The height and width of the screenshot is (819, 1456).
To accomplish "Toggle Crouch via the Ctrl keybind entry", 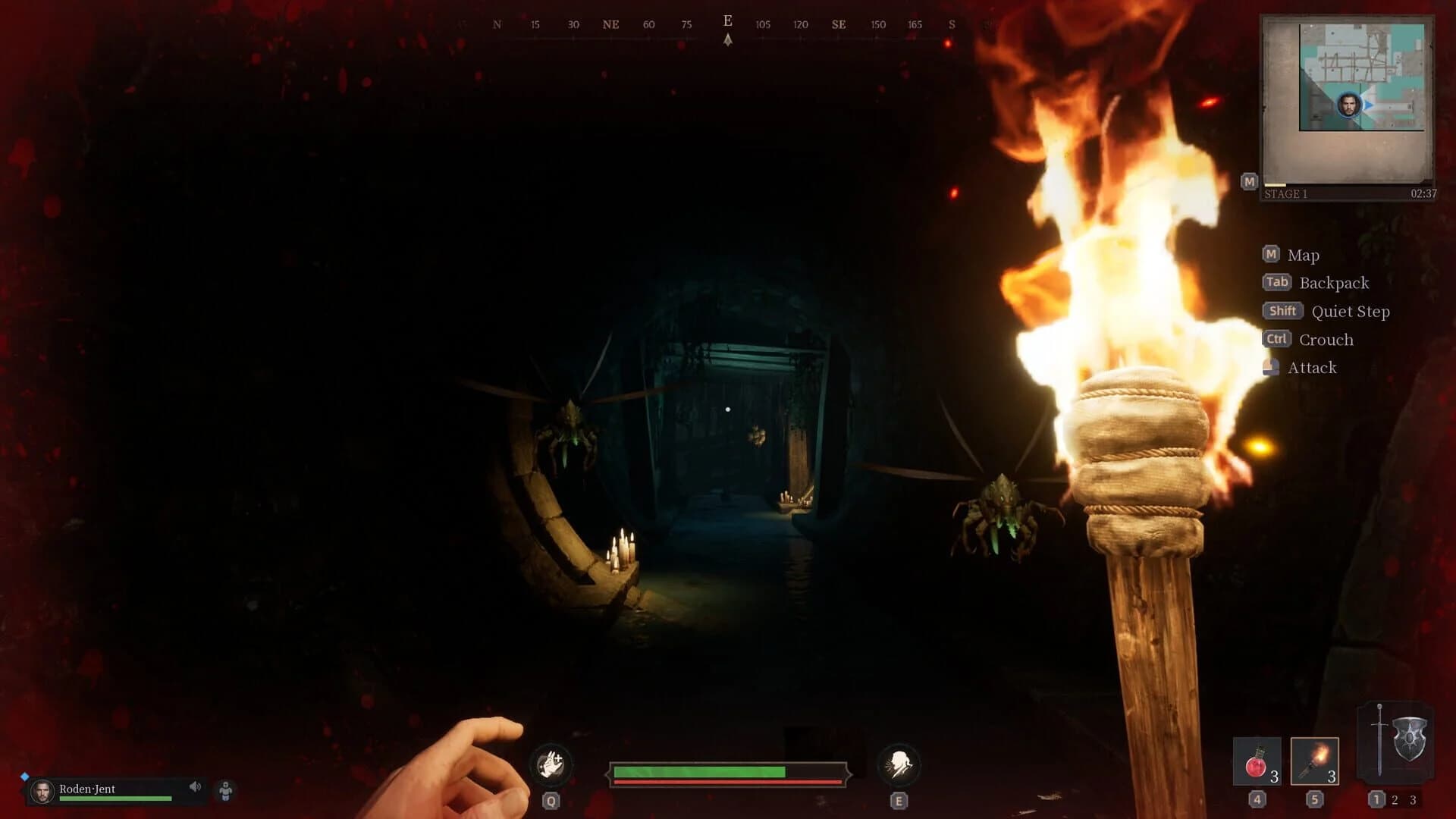I will coord(1276,339).
